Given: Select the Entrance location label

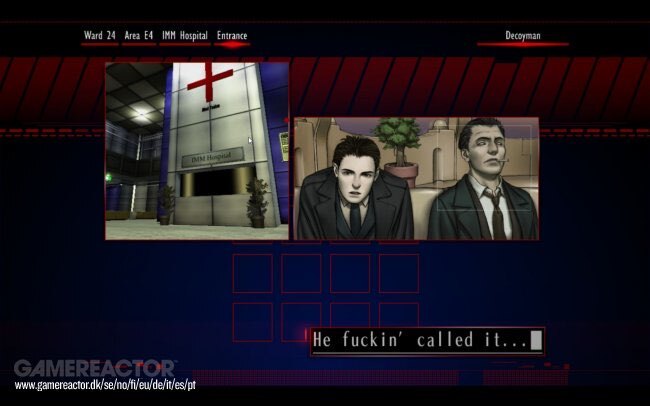Looking at the screenshot, I should click(x=232, y=36).
